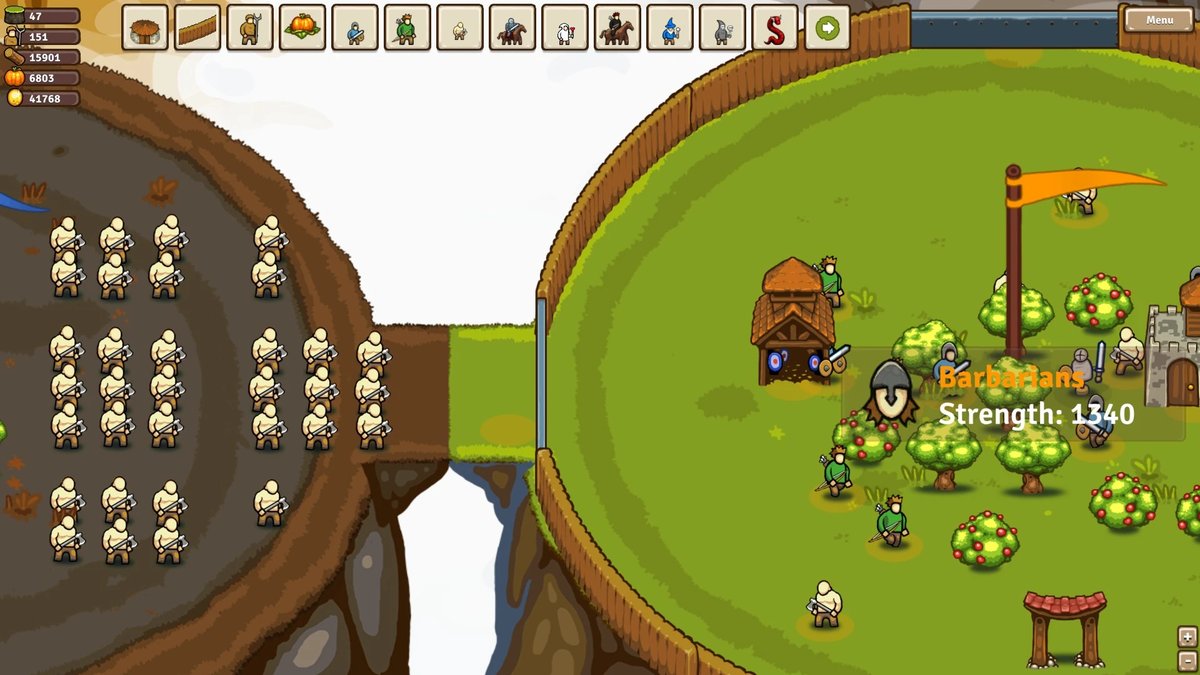This screenshot has width=1200, height=675.
Task: Choose the wooden fence wall icon
Action: (x=197, y=28)
